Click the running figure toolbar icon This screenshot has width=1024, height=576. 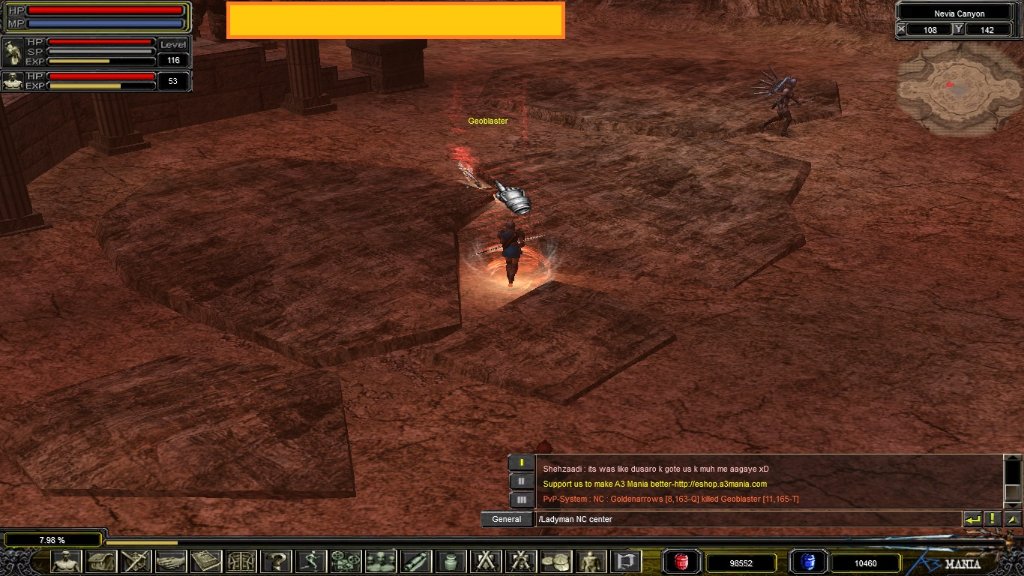coord(311,561)
